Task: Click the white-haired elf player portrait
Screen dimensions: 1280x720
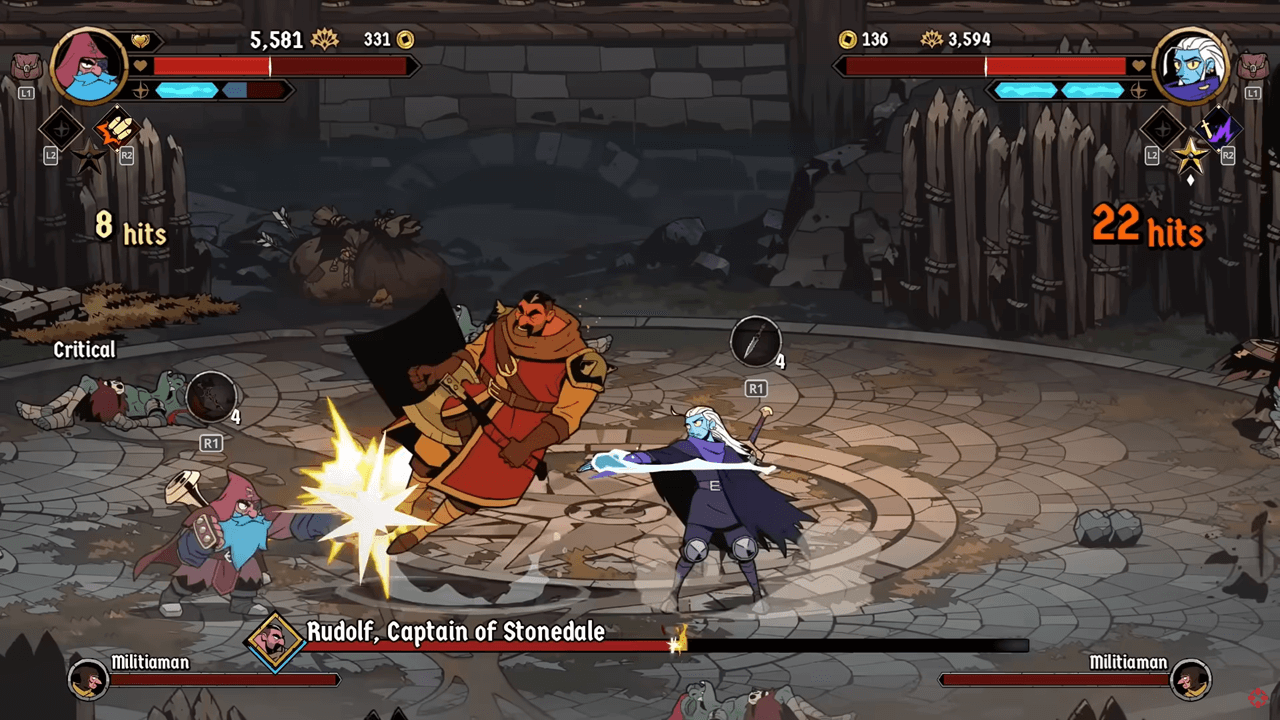Action: 1189,66
